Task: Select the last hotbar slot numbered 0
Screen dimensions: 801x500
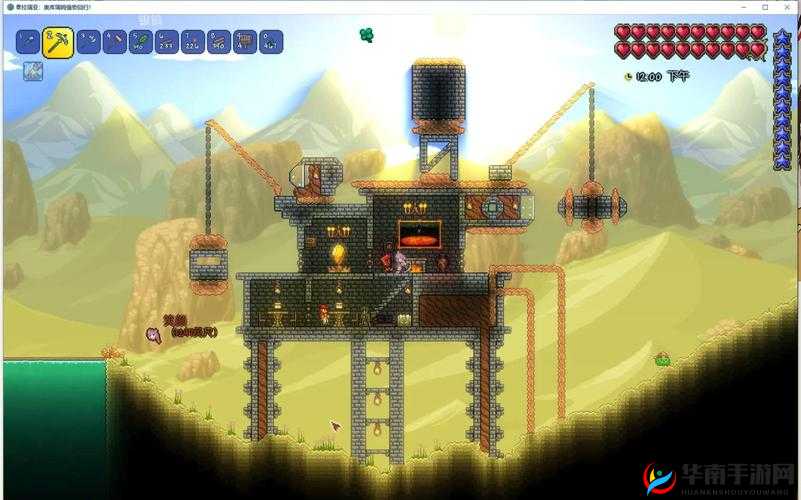Action: 271,42
